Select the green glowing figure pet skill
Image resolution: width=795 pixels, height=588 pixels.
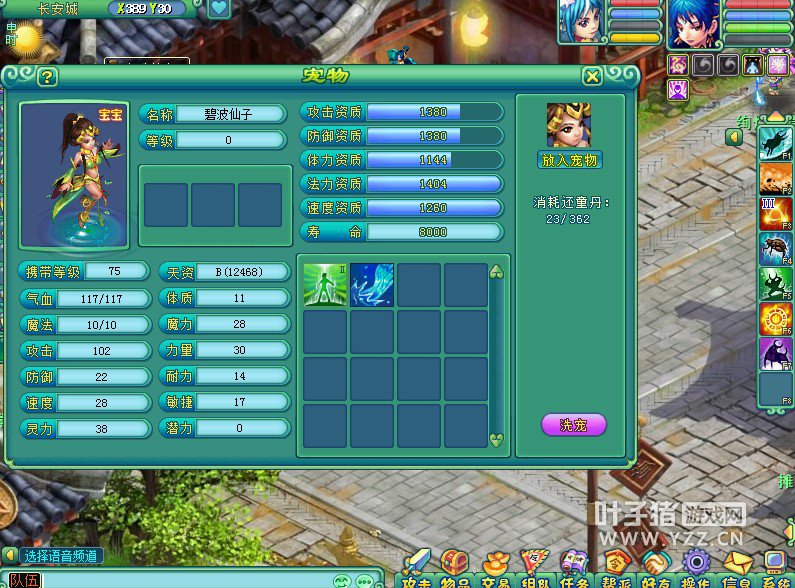coord(325,285)
